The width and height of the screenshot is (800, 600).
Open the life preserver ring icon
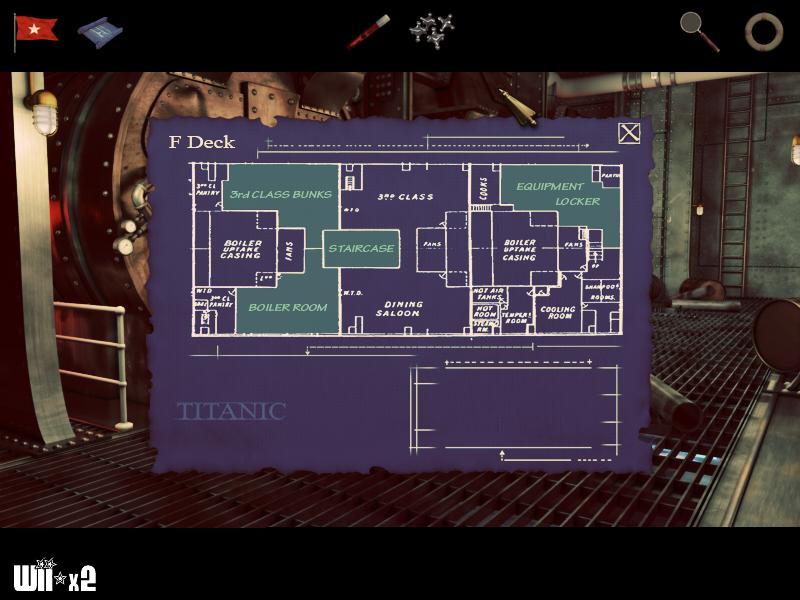tap(763, 31)
